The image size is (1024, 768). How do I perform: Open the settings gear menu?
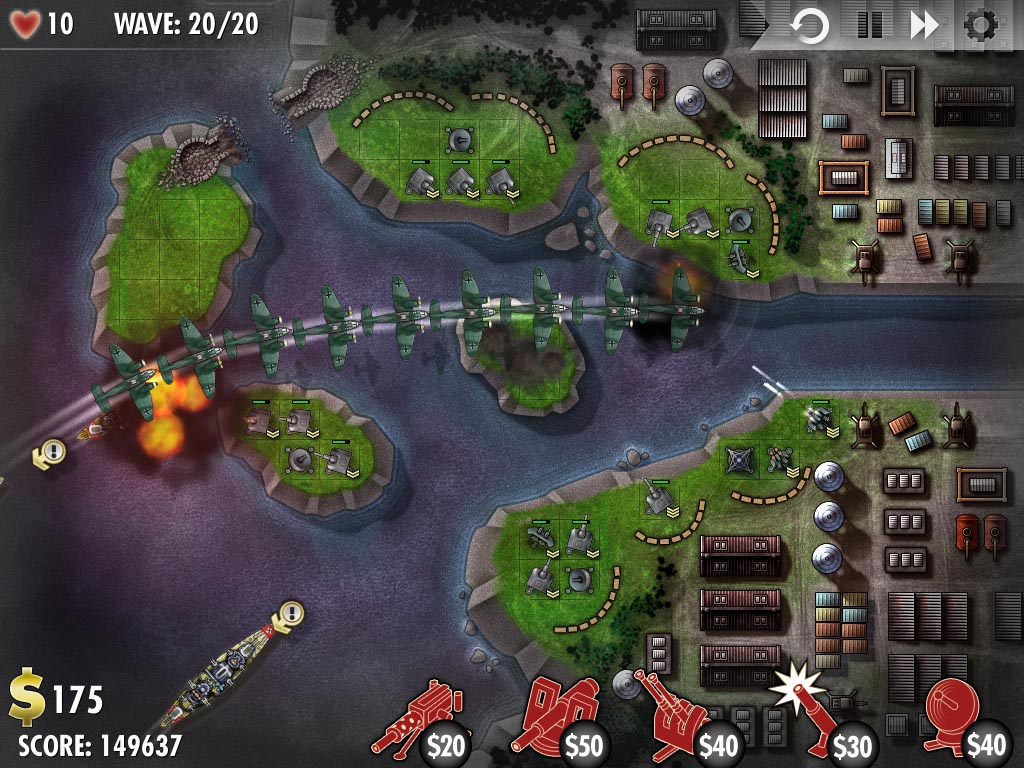pos(982,25)
